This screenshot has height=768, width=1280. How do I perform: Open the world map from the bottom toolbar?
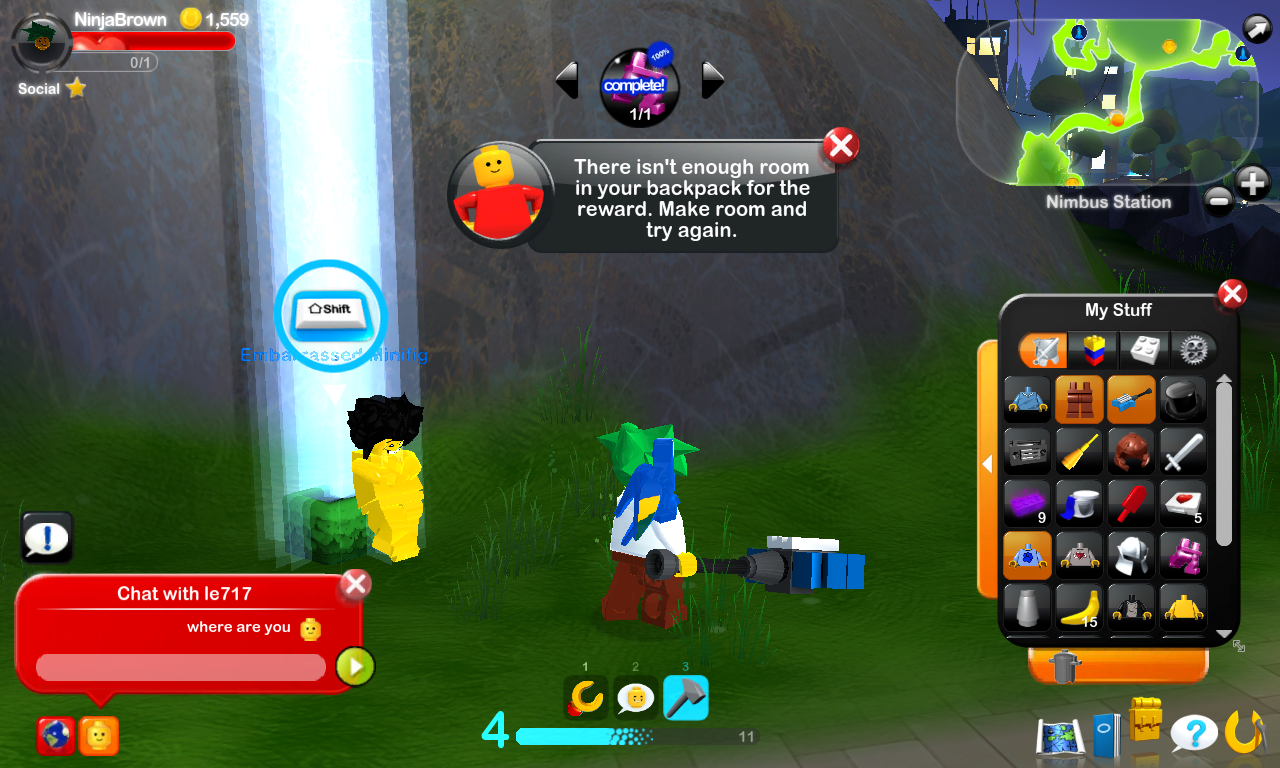[x=1058, y=736]
